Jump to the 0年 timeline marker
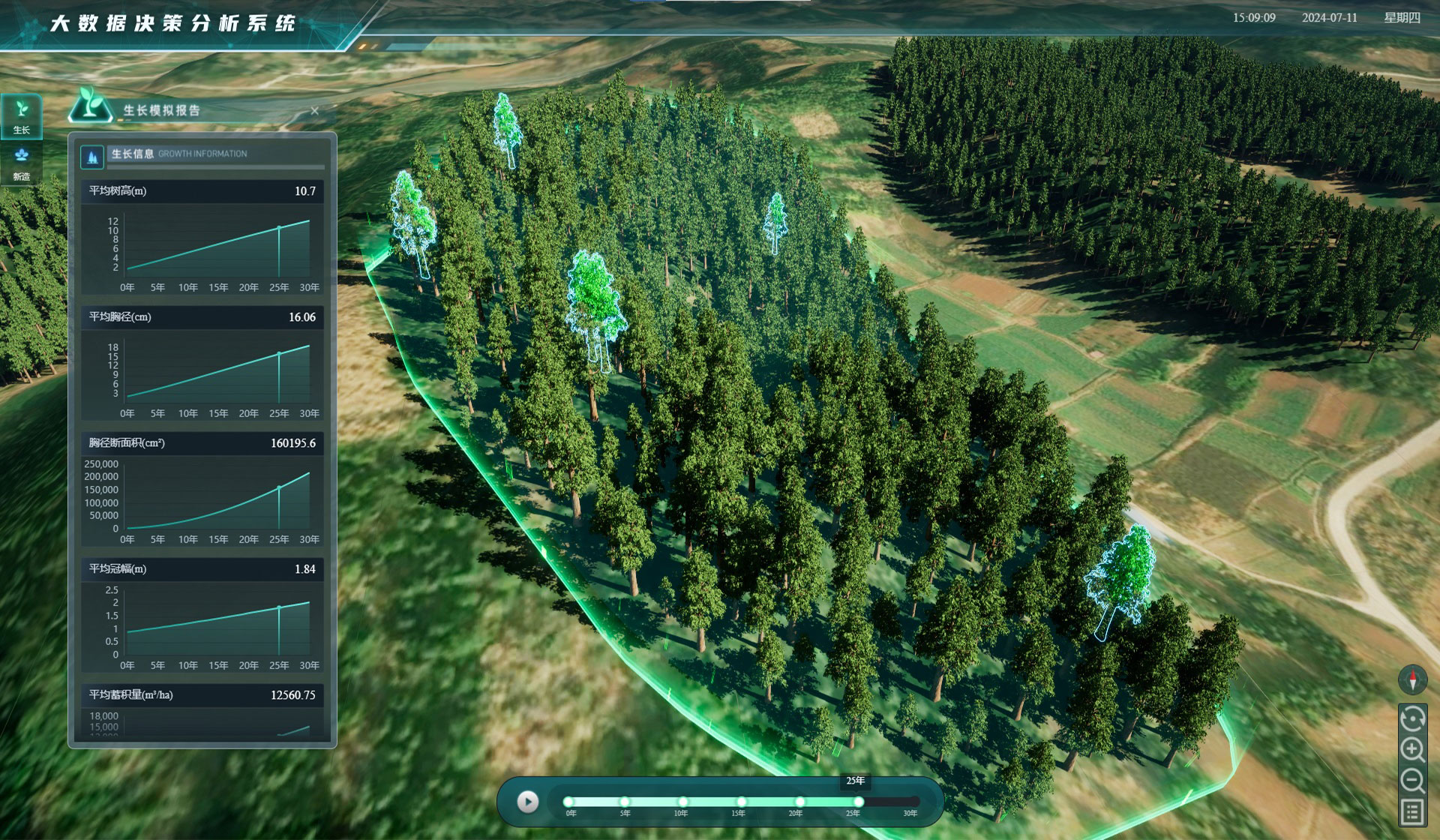 click(x=568, y=802)
